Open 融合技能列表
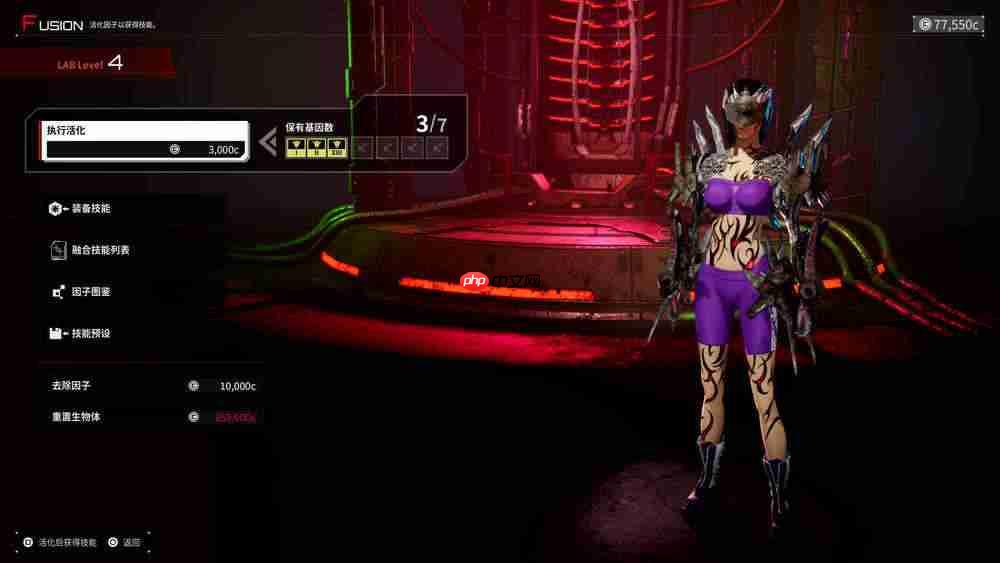The width and height of the screenshot is (1000, 563). [99, 250]
